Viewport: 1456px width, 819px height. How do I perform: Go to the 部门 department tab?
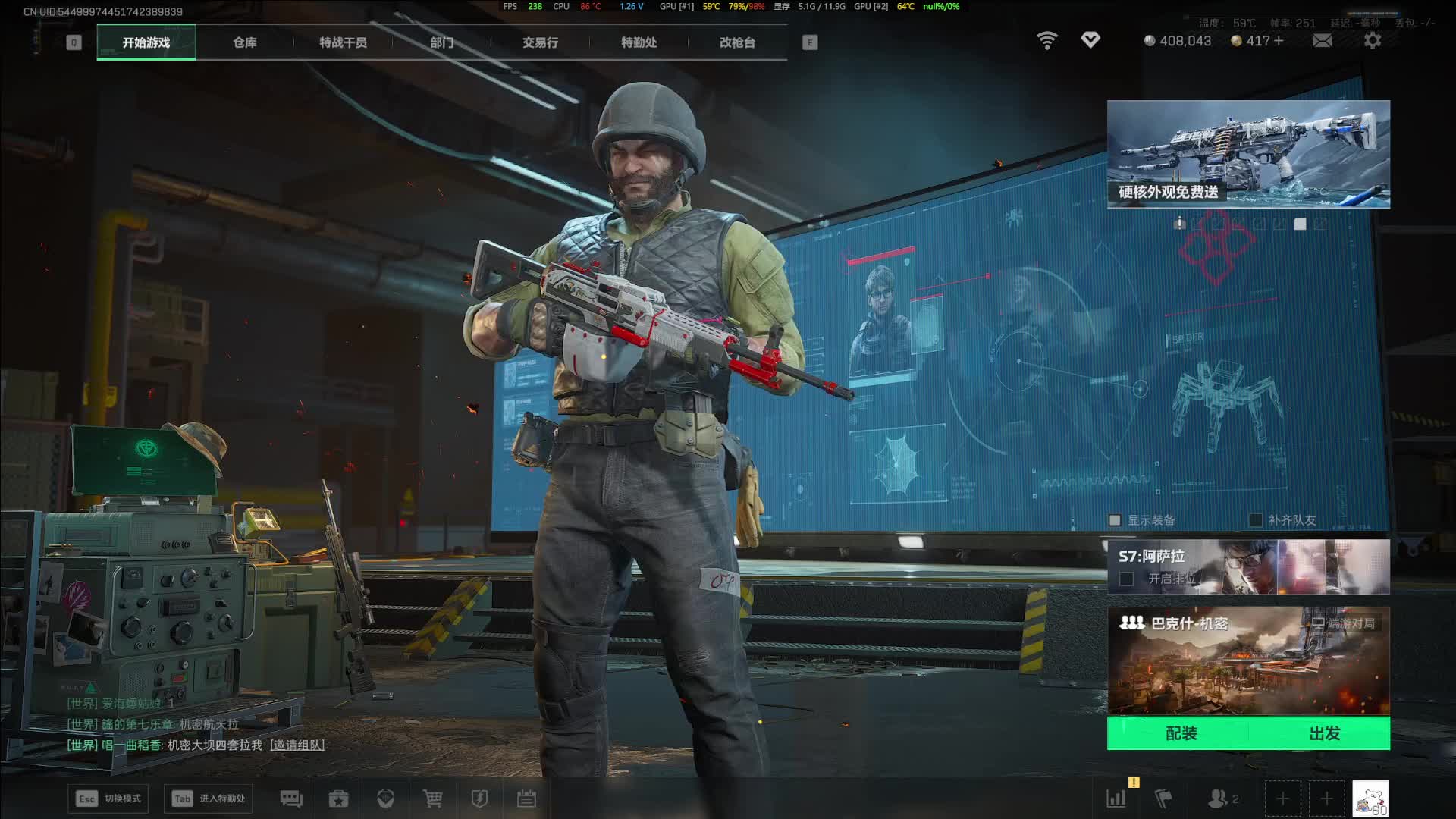tap(441, 42)
